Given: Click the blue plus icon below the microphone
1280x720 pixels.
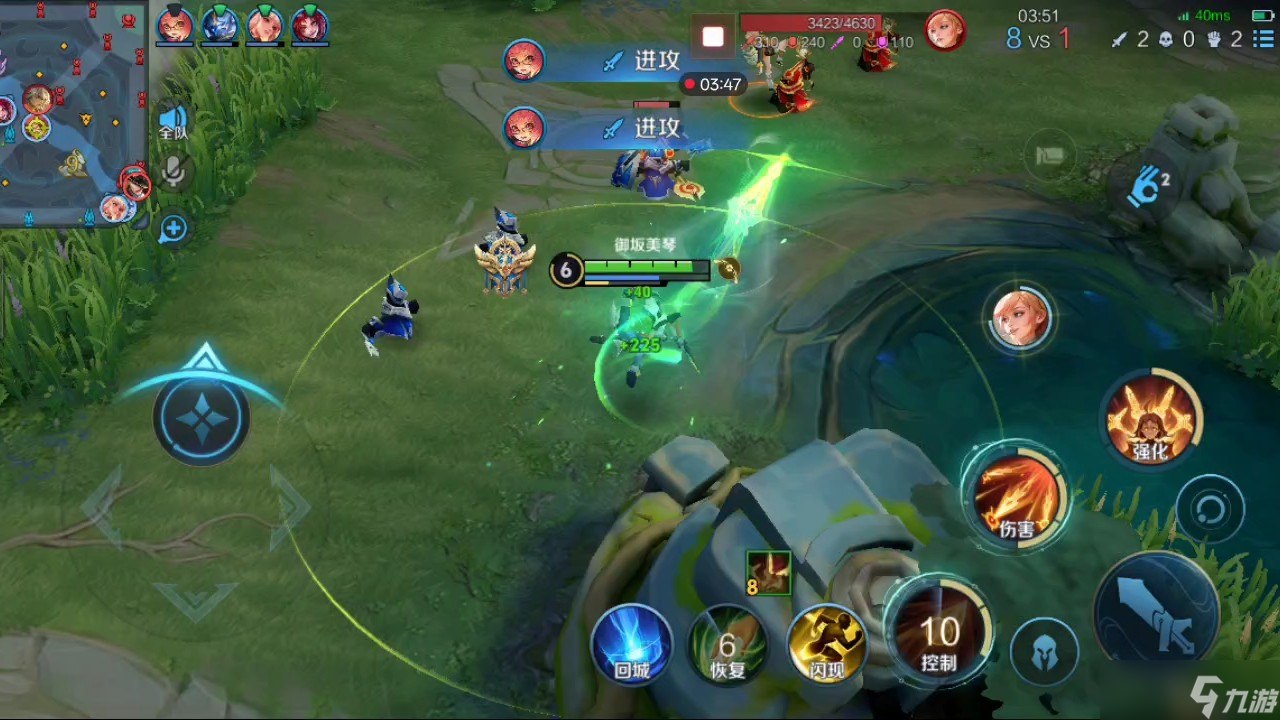Looking at the screenshot, I should click(x=173, y=229).
